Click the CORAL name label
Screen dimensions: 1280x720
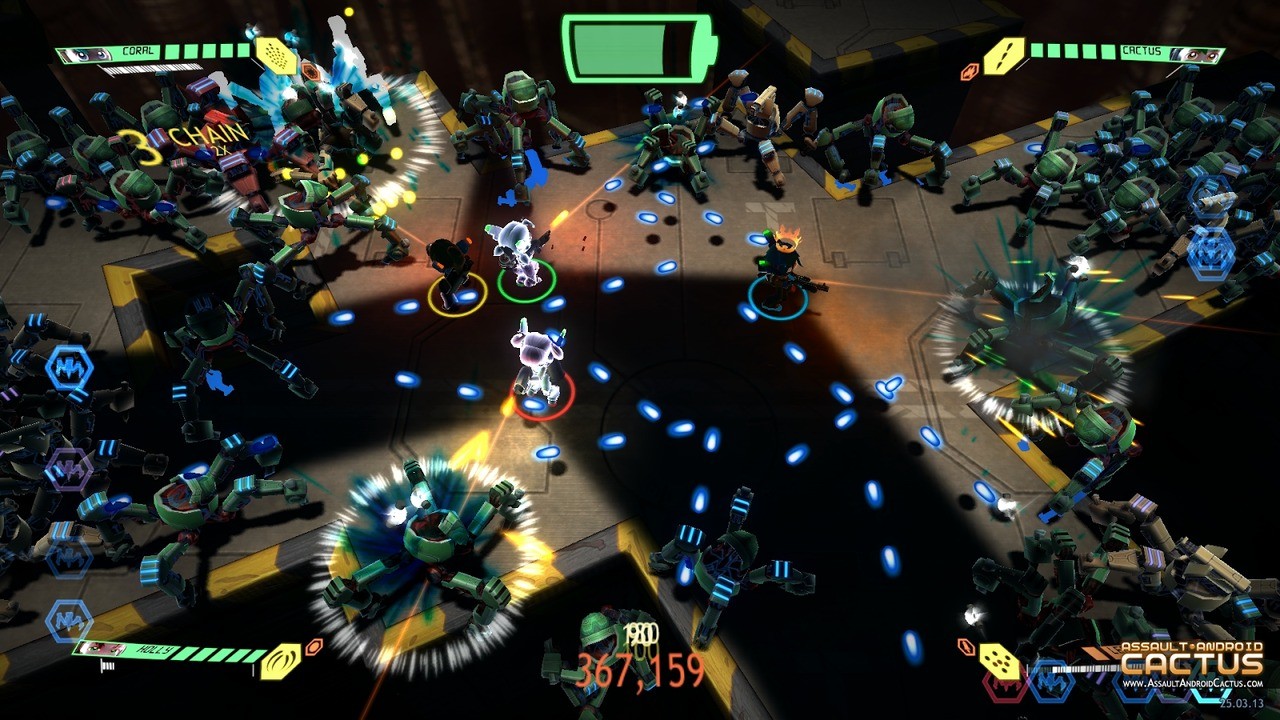point(138,50)
